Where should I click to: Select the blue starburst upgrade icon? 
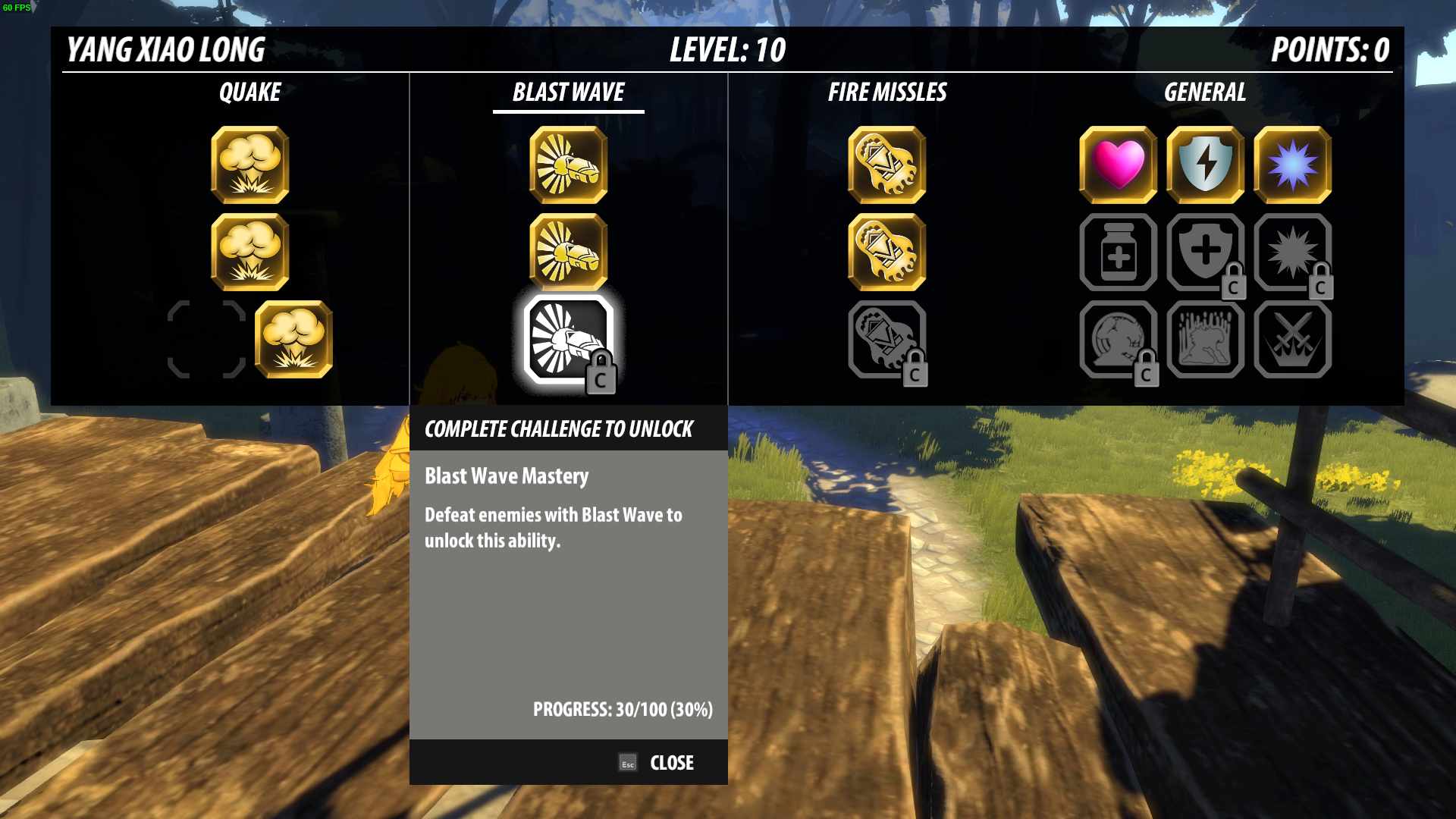coord(1292,165)
